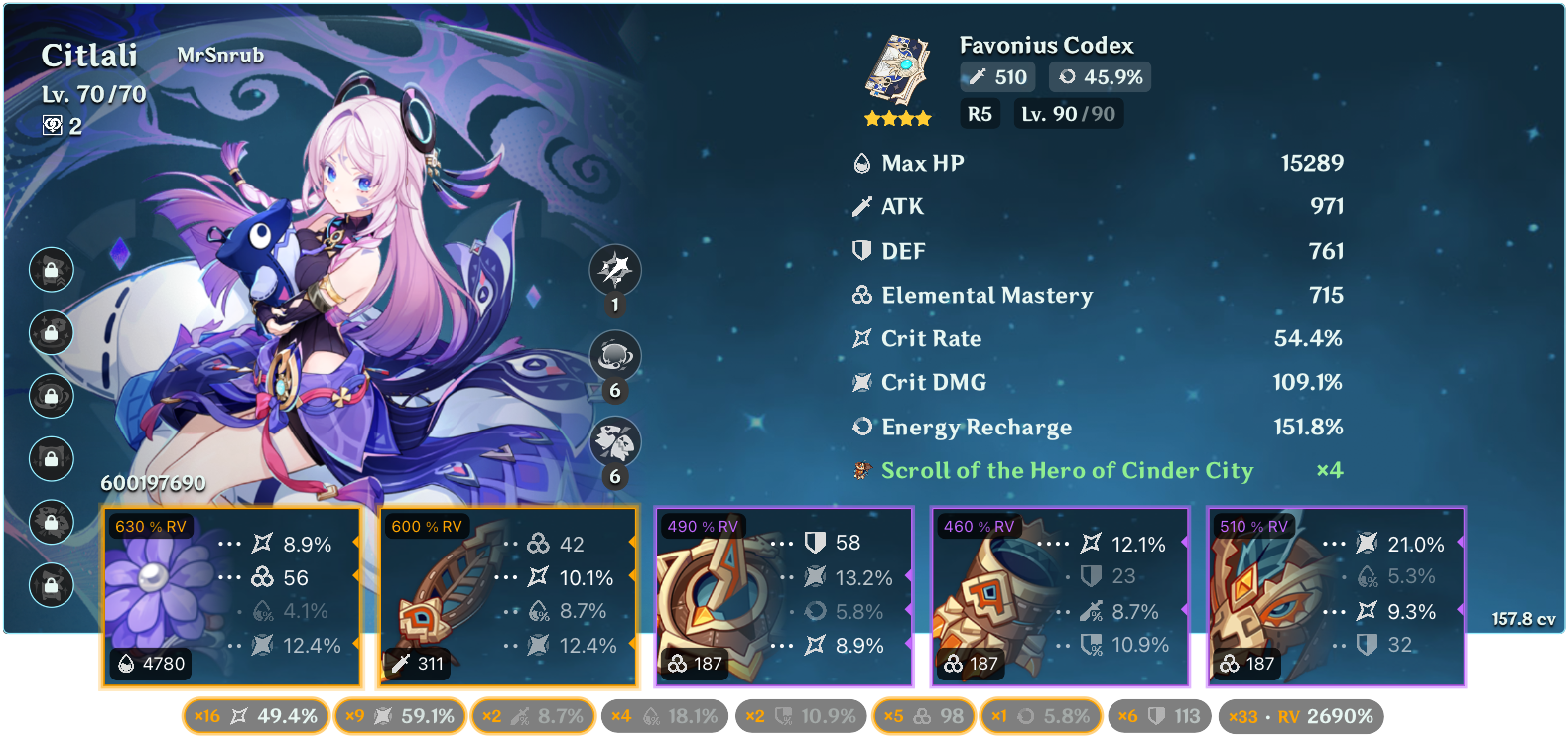Screen dimensions: 1568x741
Task: Select the Crit Rate stat icon
Action: [x=861, y=338]
